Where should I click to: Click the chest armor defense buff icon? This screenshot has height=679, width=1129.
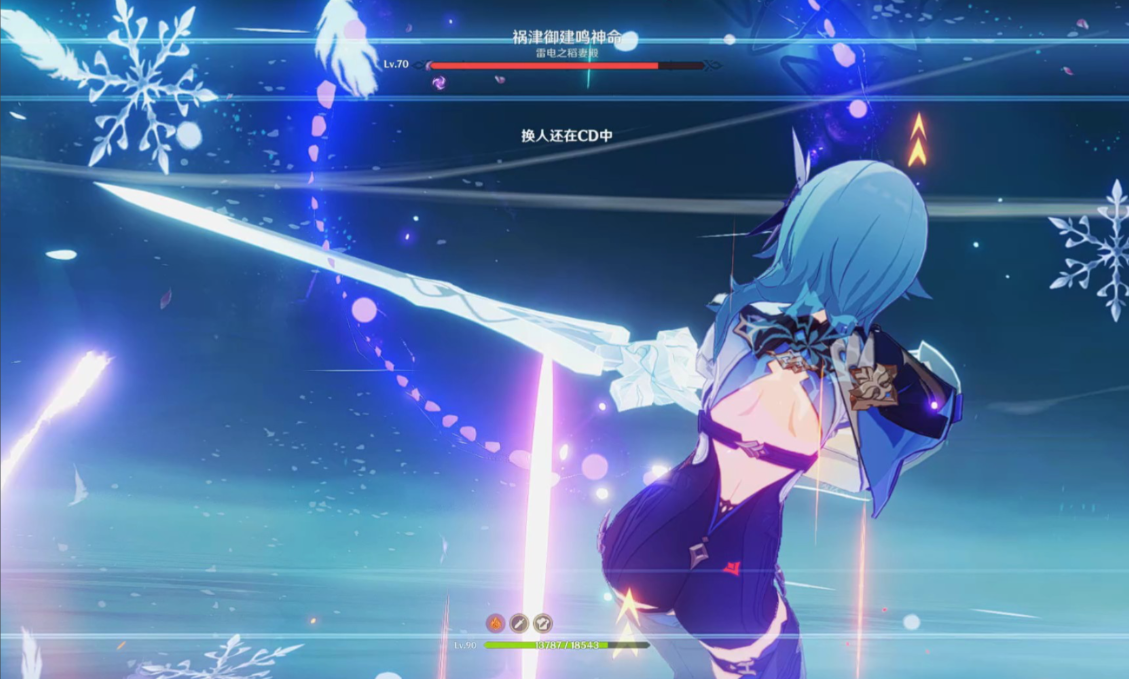click(x=543, y=623)
